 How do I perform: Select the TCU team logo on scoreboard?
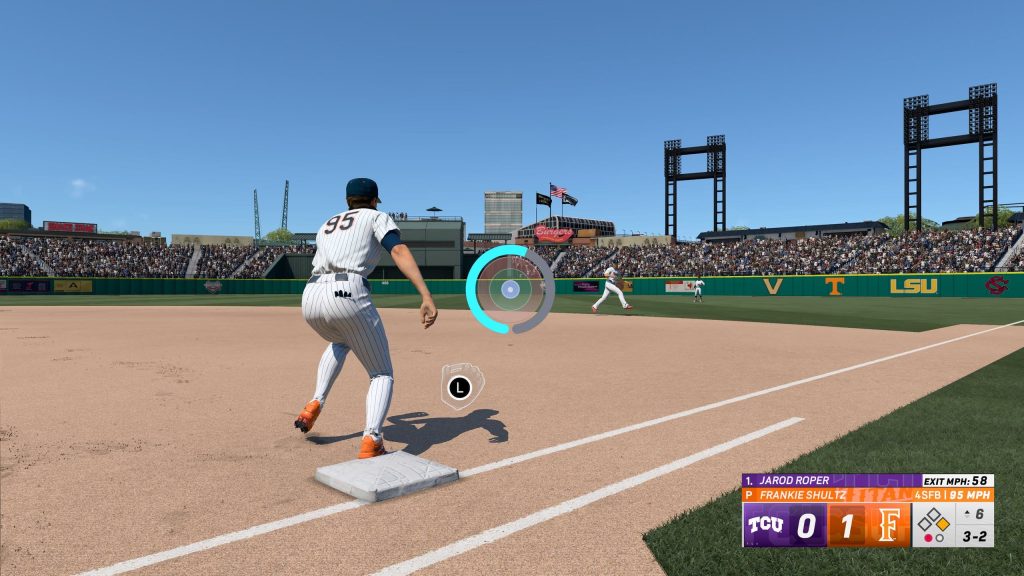click(x=765, y=525)
